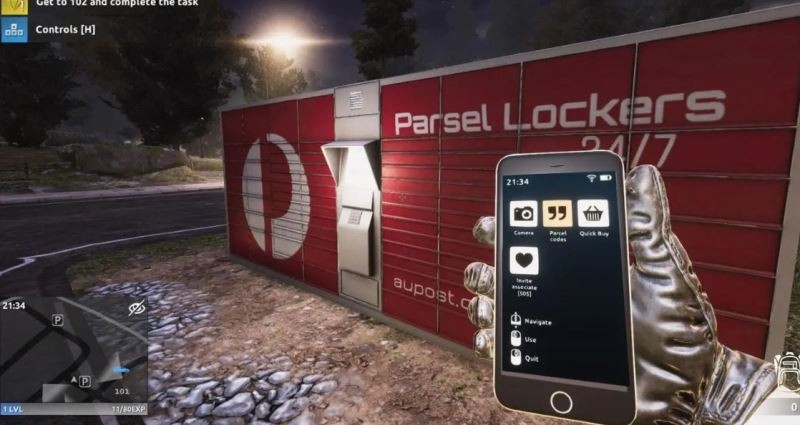Launch the Quick Buy basket app

[593, 213]
